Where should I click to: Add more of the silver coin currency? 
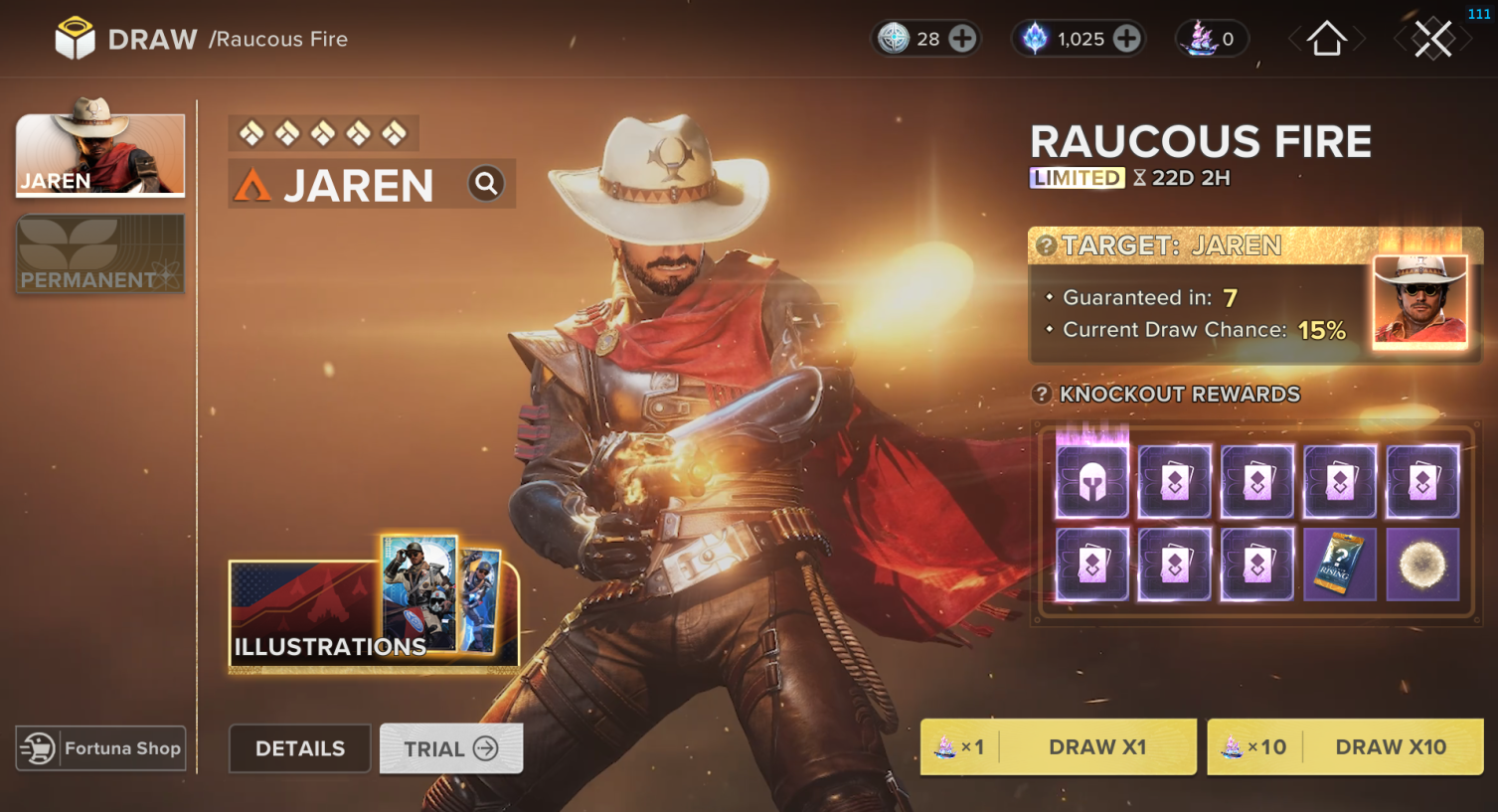962,39
